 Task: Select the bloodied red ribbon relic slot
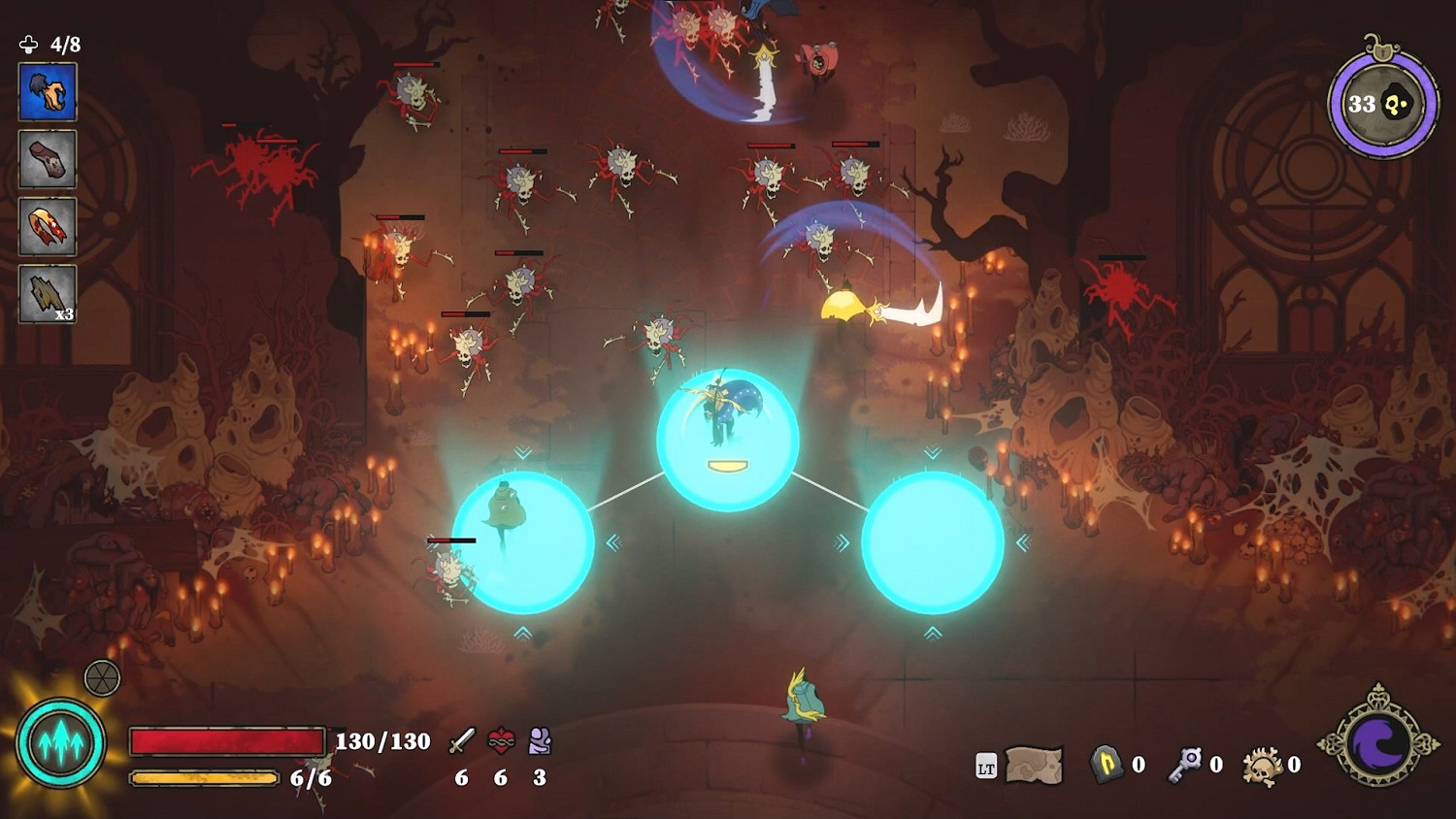coord(48,226)
